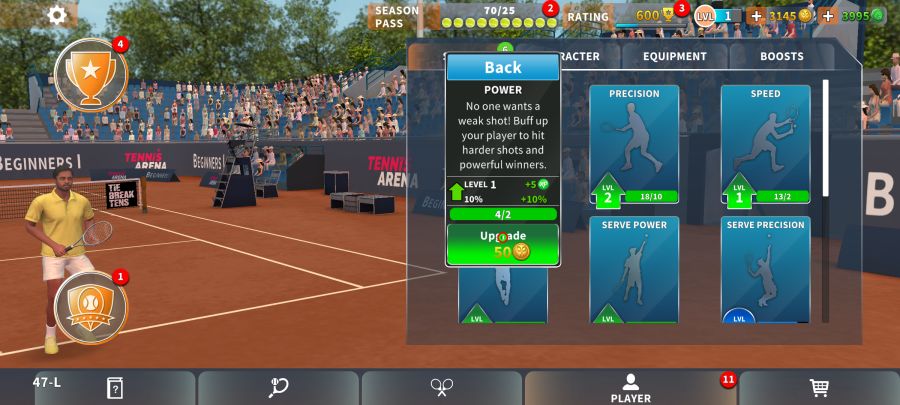Tap the tennis ball badge medallion
Screen dimensions: 900x405
tap(90, 305)
